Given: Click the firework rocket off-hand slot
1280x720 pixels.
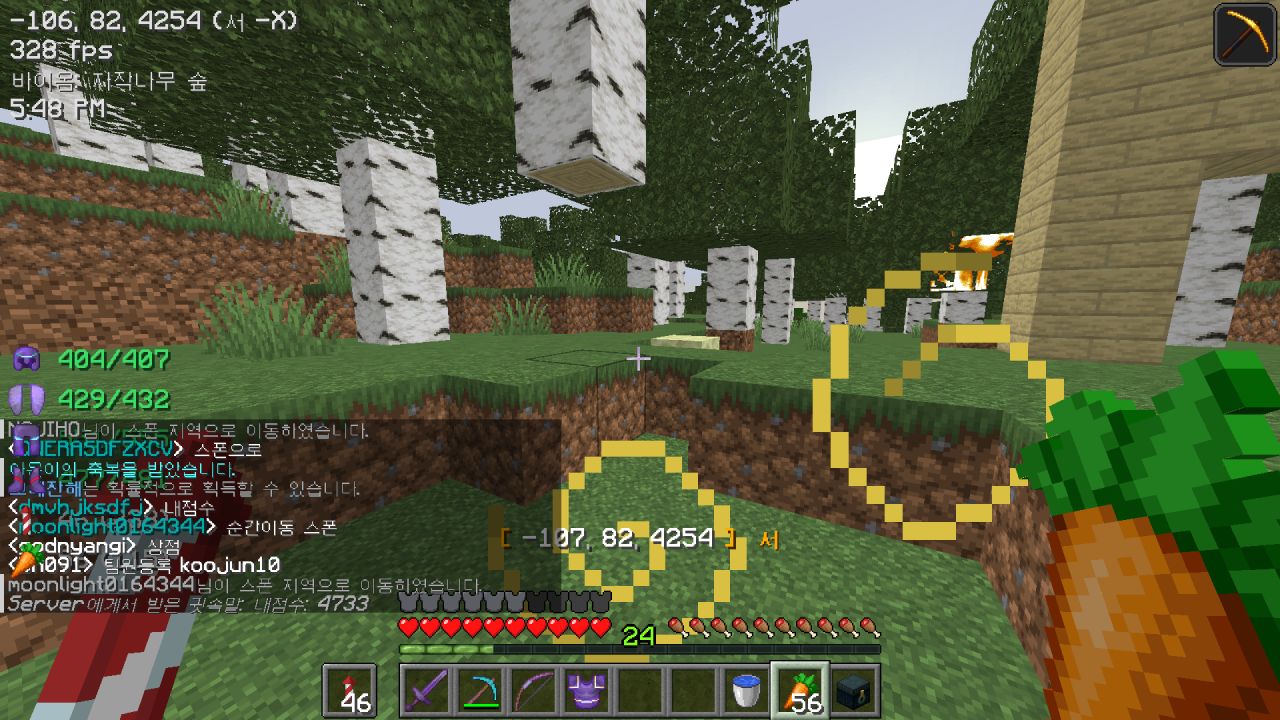Looking at the screenshot, I should [x=350, y=691].
